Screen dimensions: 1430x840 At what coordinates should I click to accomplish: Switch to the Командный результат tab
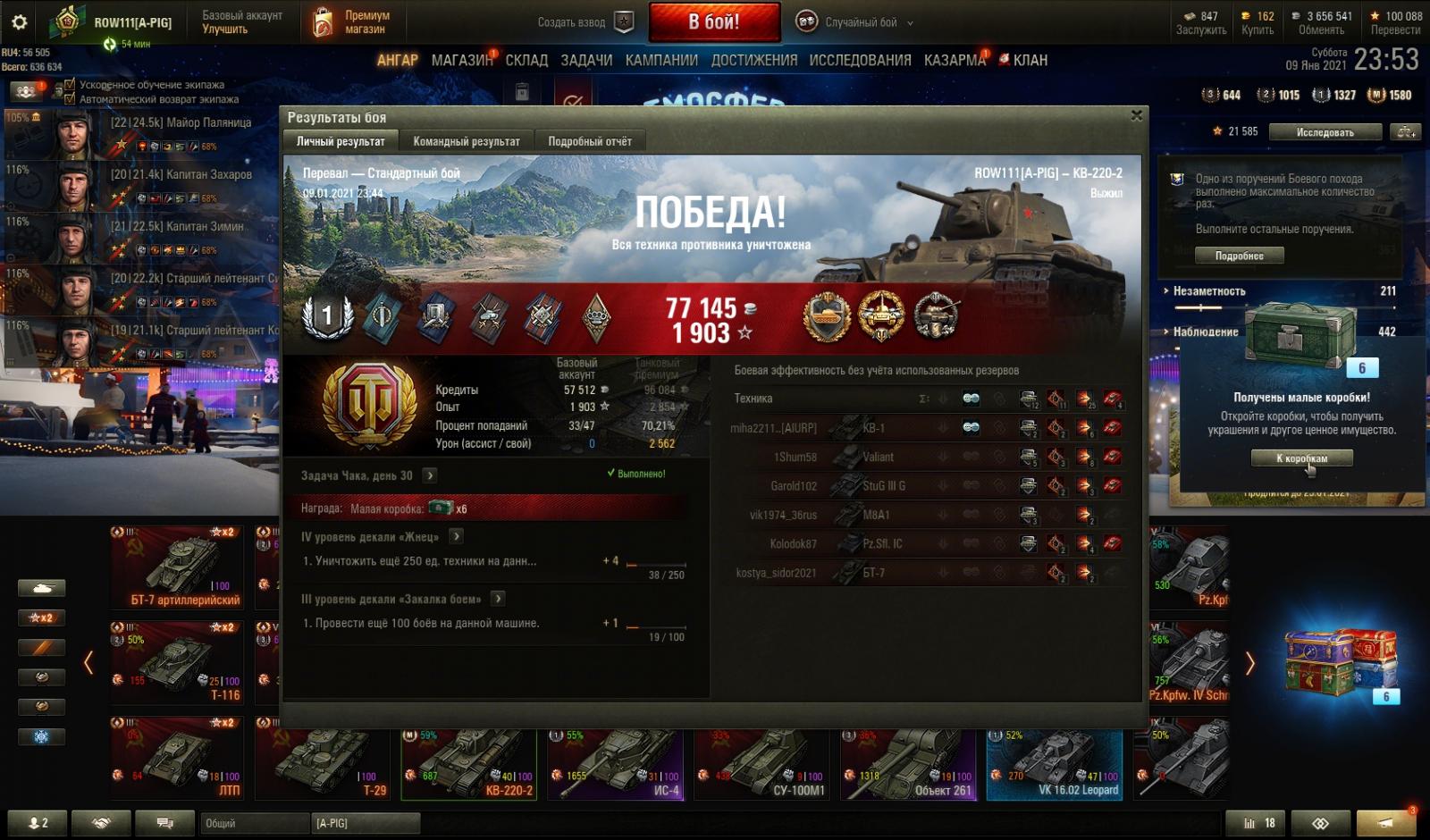tap(466, 141)
